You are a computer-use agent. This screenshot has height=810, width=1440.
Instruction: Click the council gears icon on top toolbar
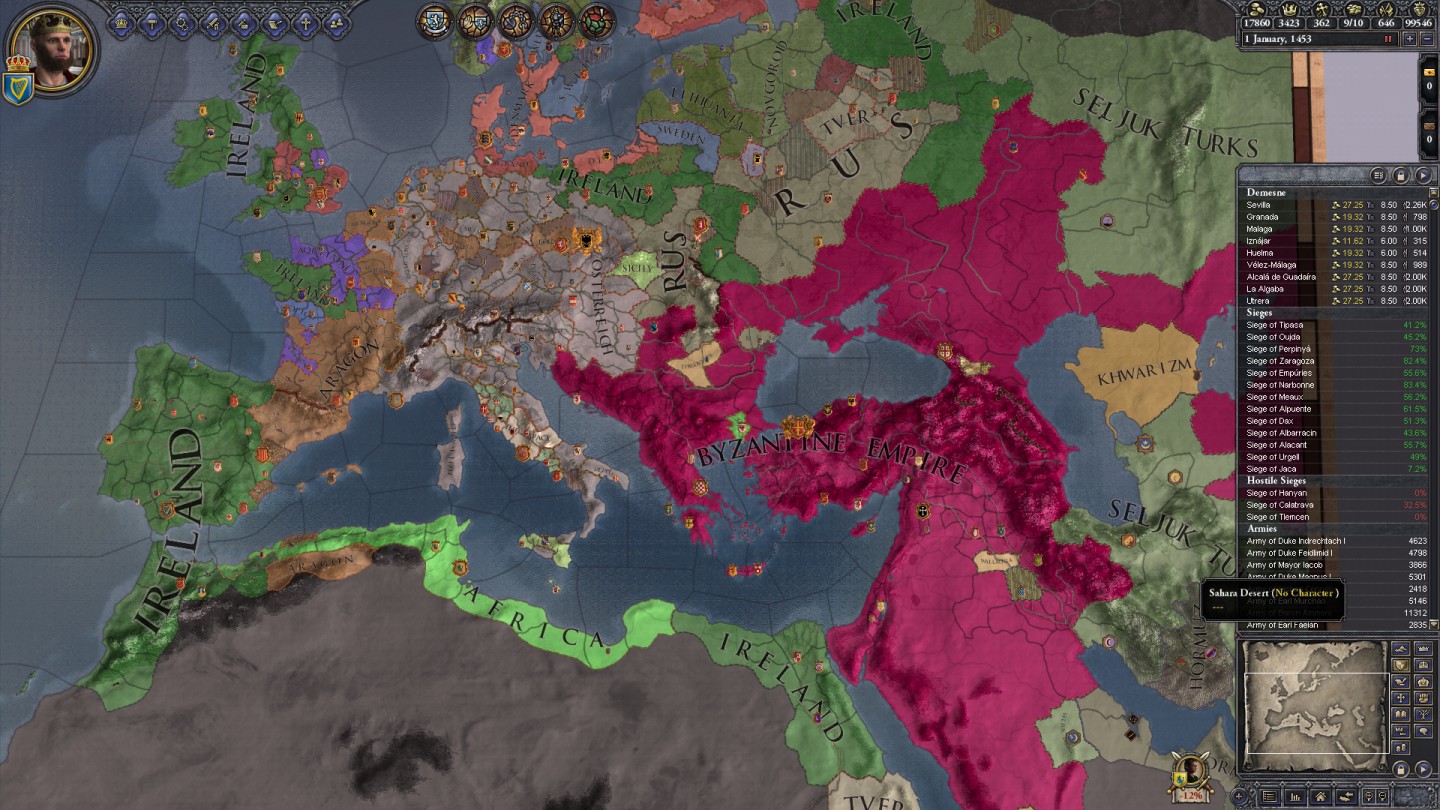pos(182,22)
